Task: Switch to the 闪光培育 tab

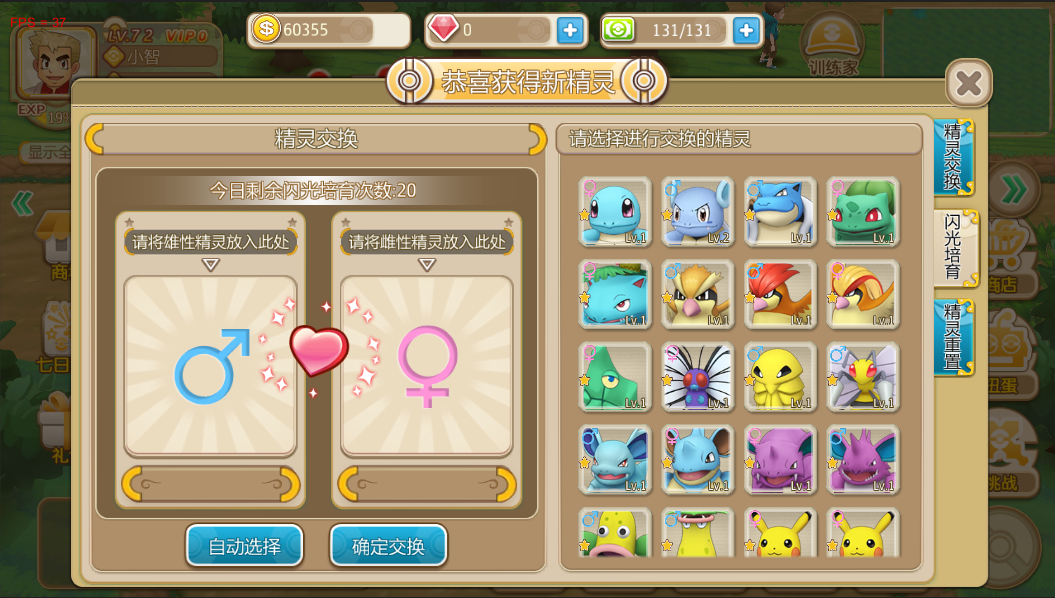Action: click(953, 248)
